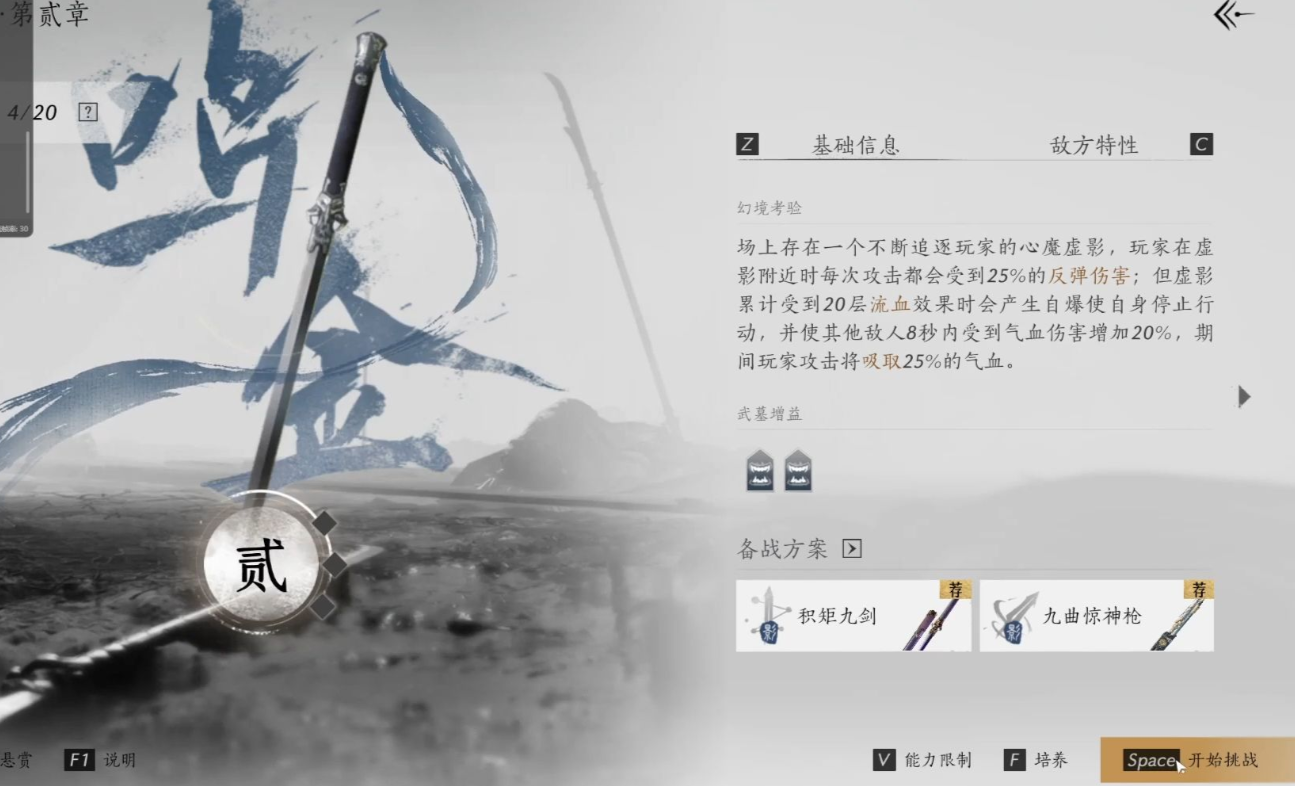Expand the 备战方案 loadout panel arrow
1295x786 pixels.
click(x=852, y=548)
